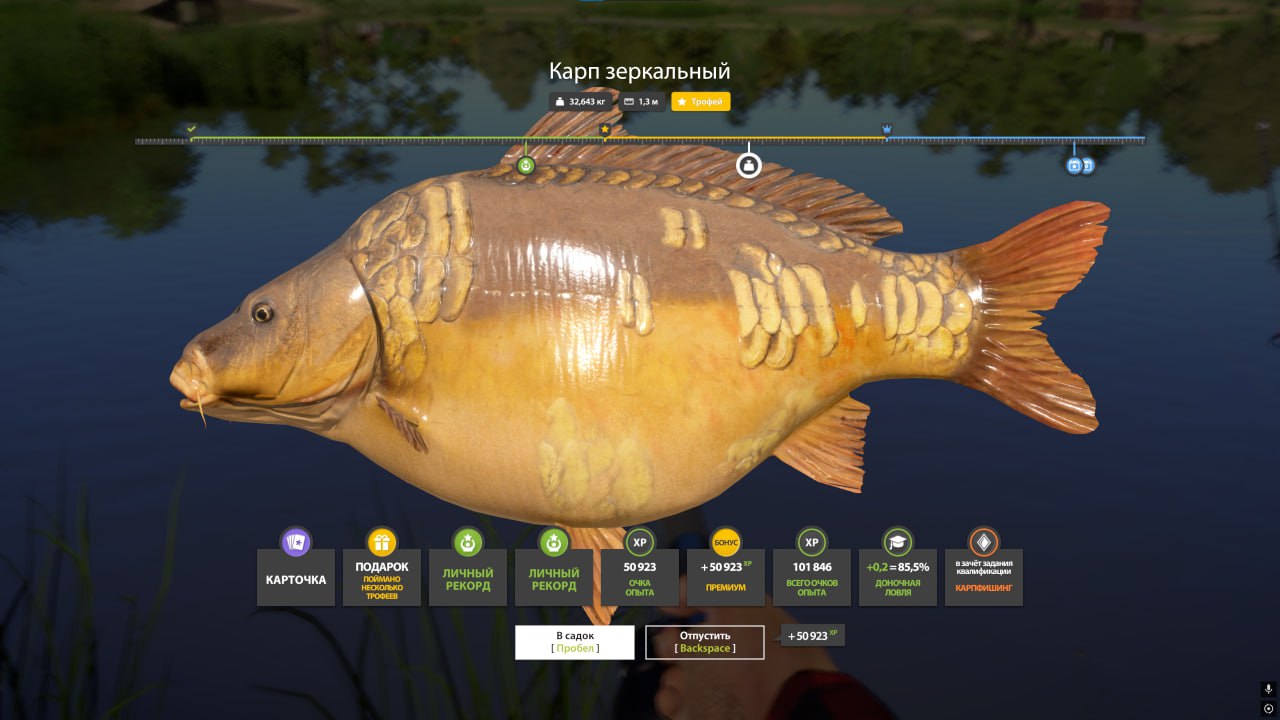
Task: Click the gold star trophy threshold marker
Action: 604,130
